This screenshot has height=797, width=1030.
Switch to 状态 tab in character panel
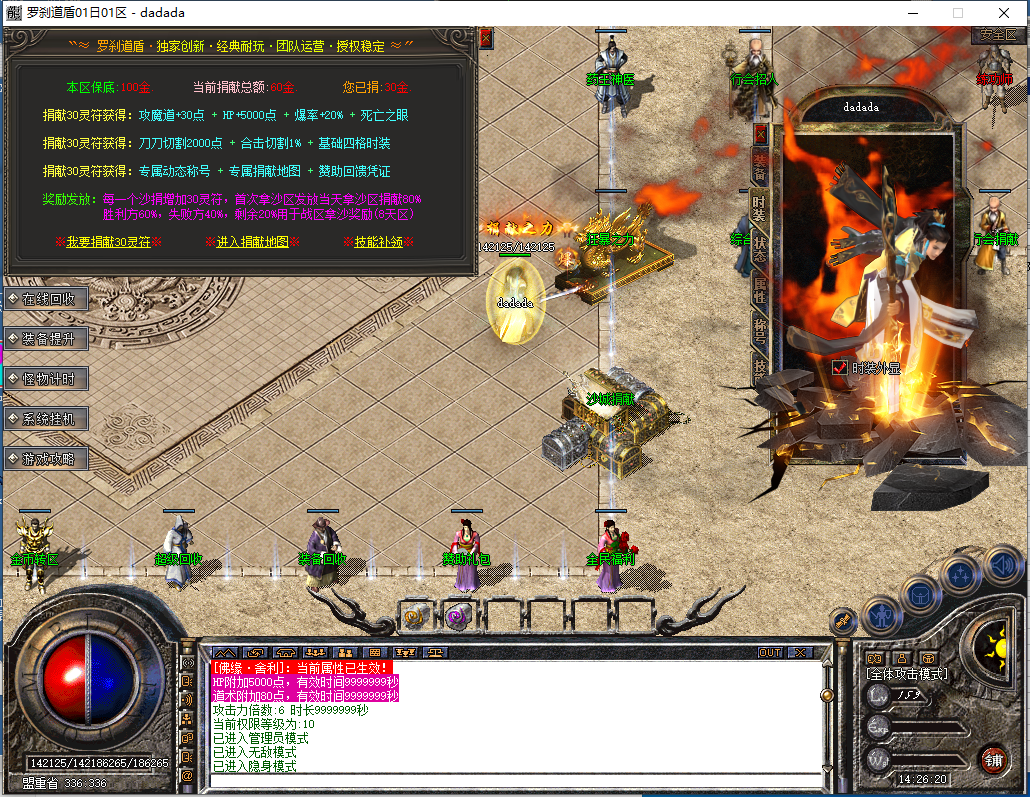point(760,249)
